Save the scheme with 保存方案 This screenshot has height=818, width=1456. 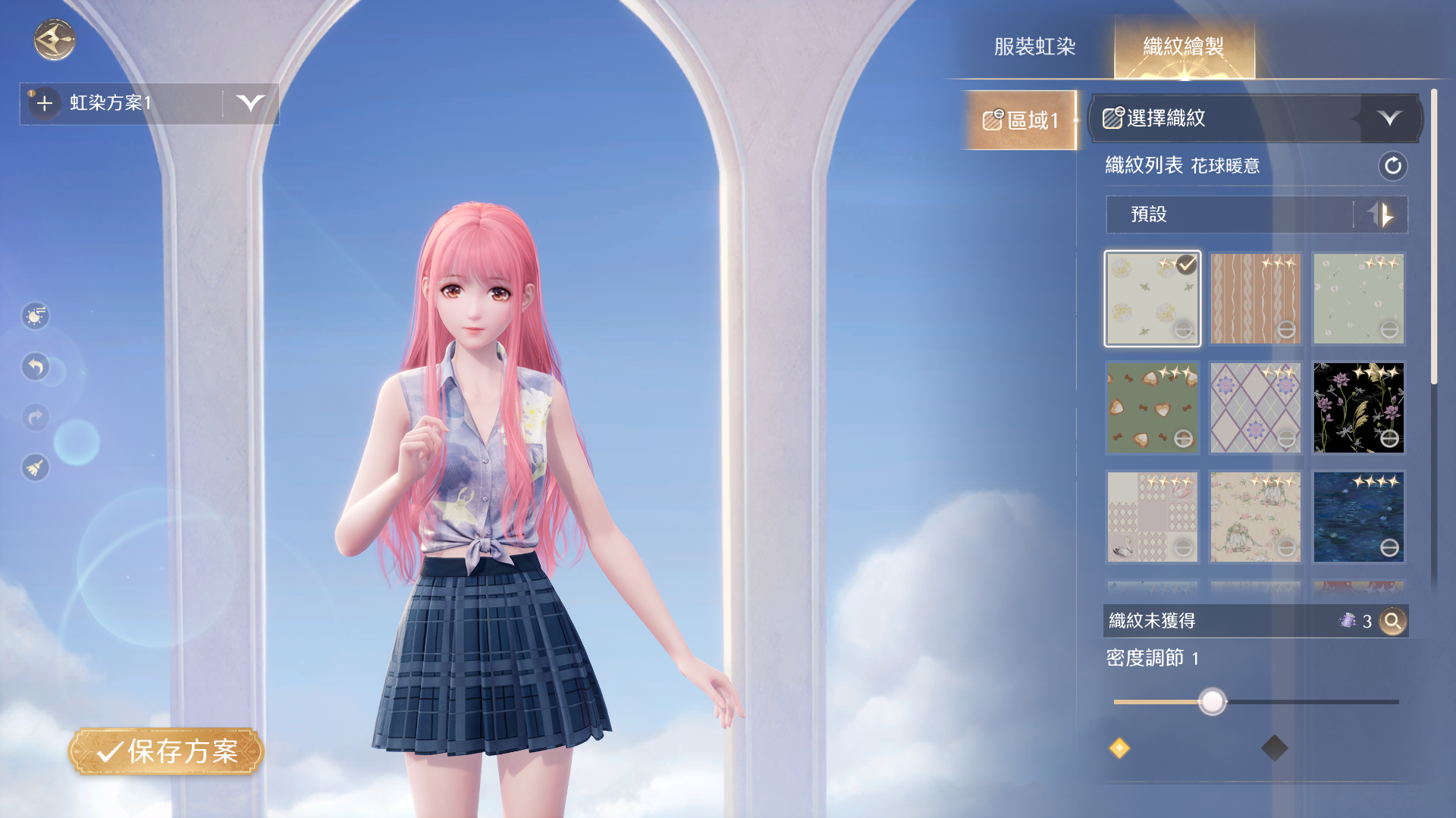coord(166,751)
